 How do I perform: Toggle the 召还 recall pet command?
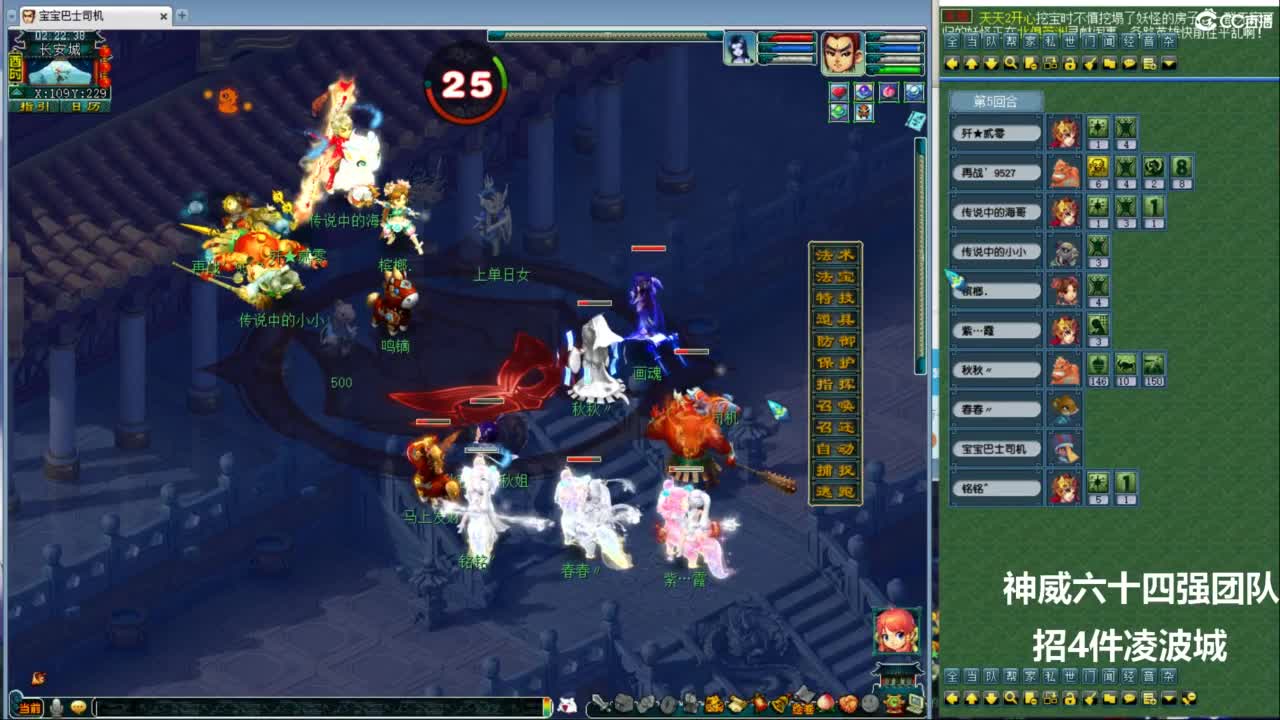point(835,426)
